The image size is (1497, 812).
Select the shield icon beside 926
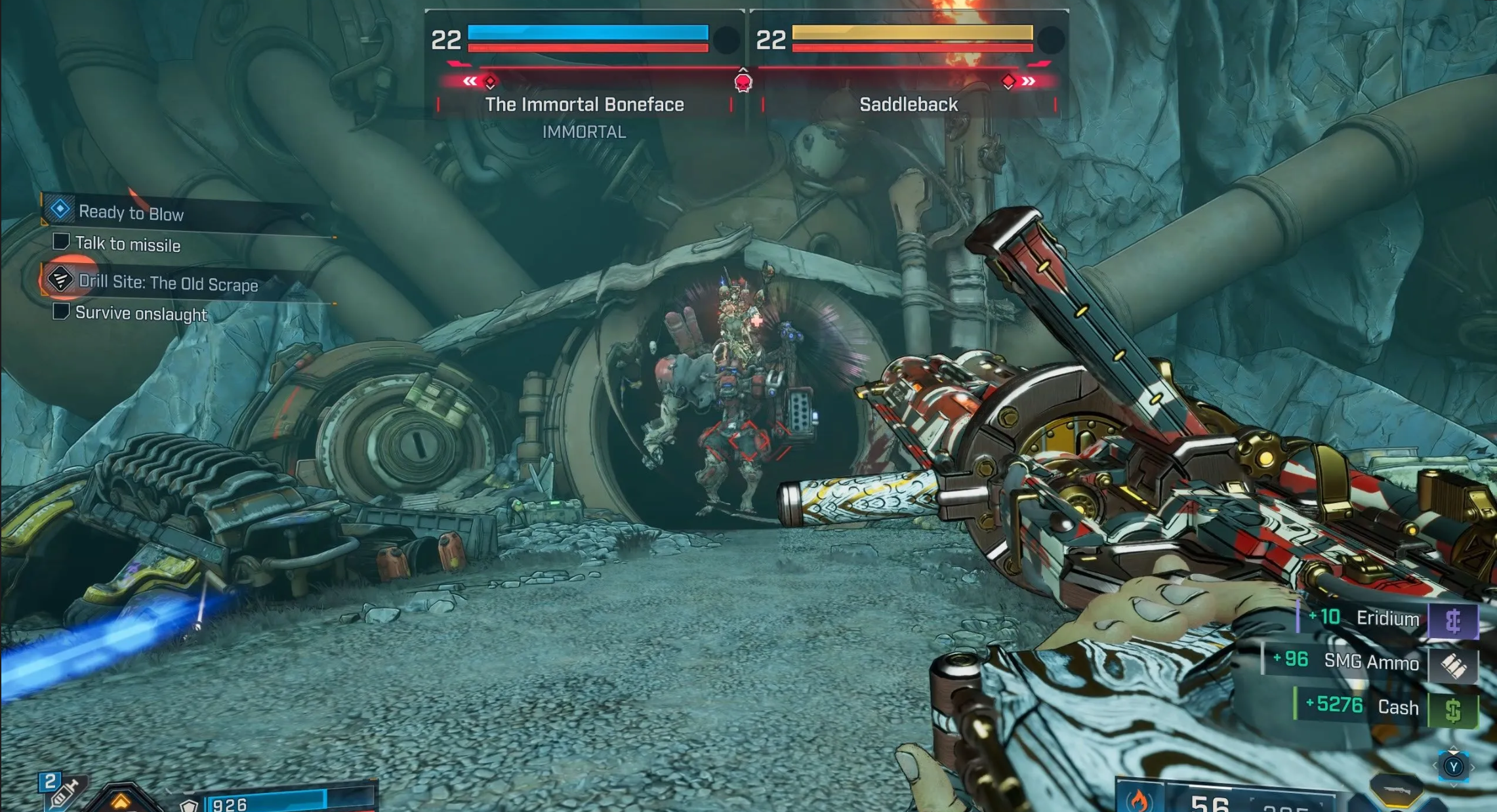(189, 805)
